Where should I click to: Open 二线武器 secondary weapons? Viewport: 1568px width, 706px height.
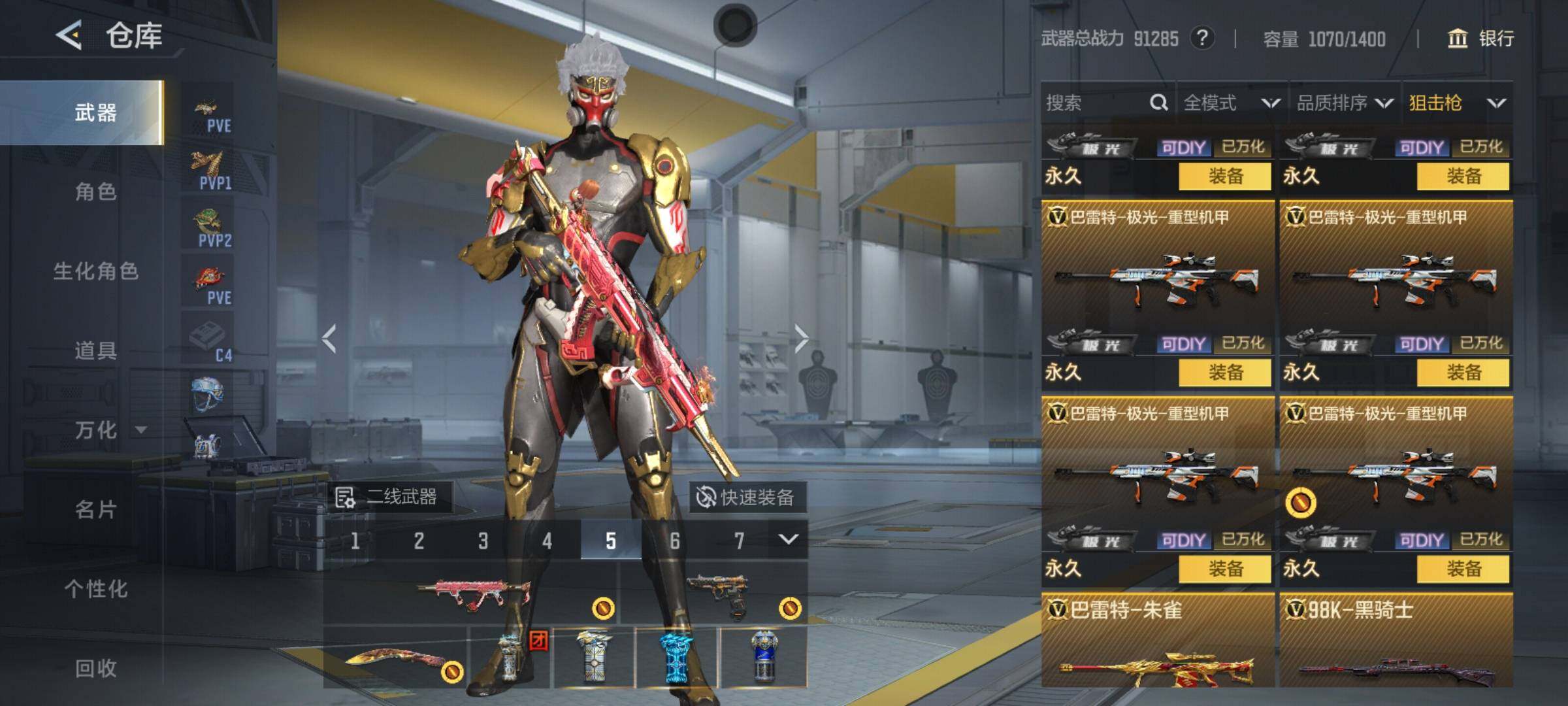(388, 497)
